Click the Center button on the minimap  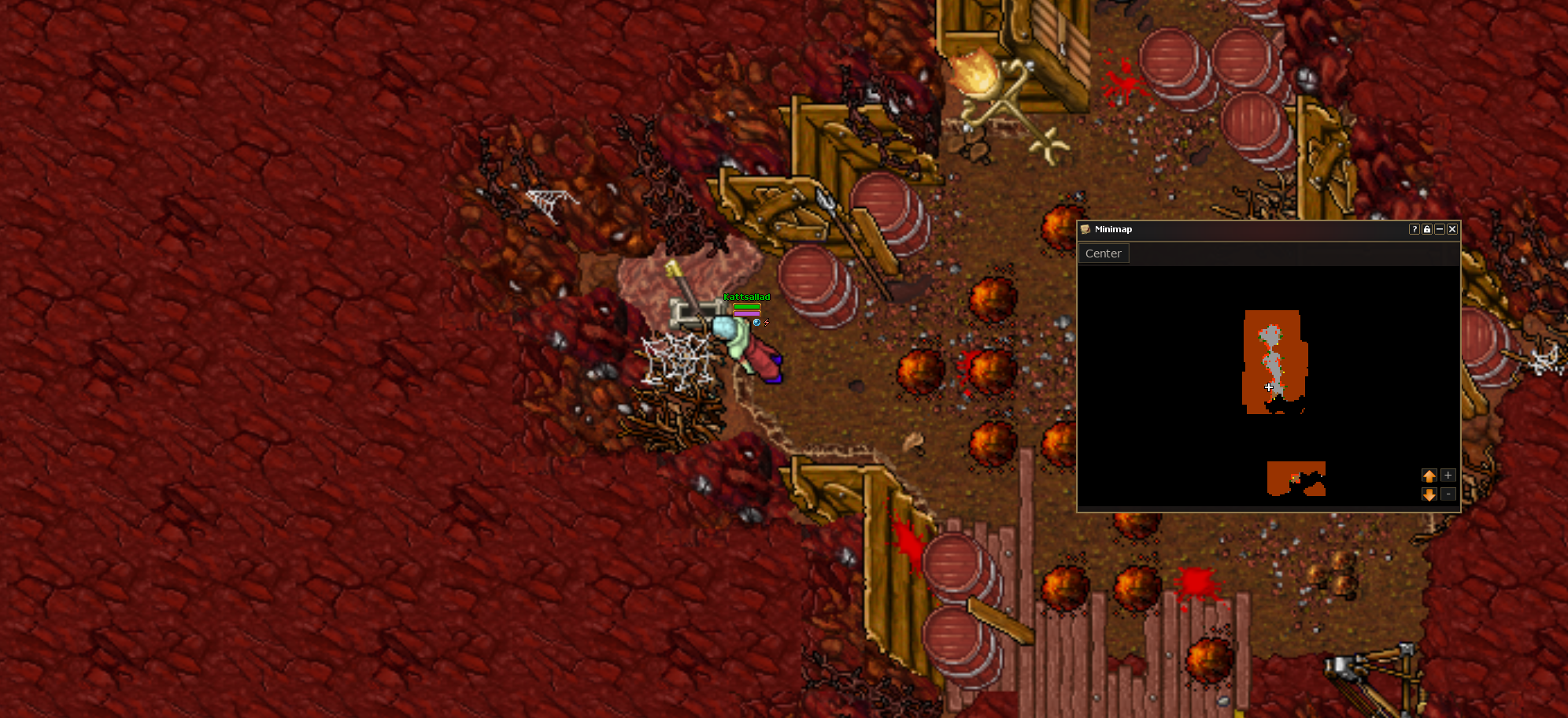pos(1103,254)
